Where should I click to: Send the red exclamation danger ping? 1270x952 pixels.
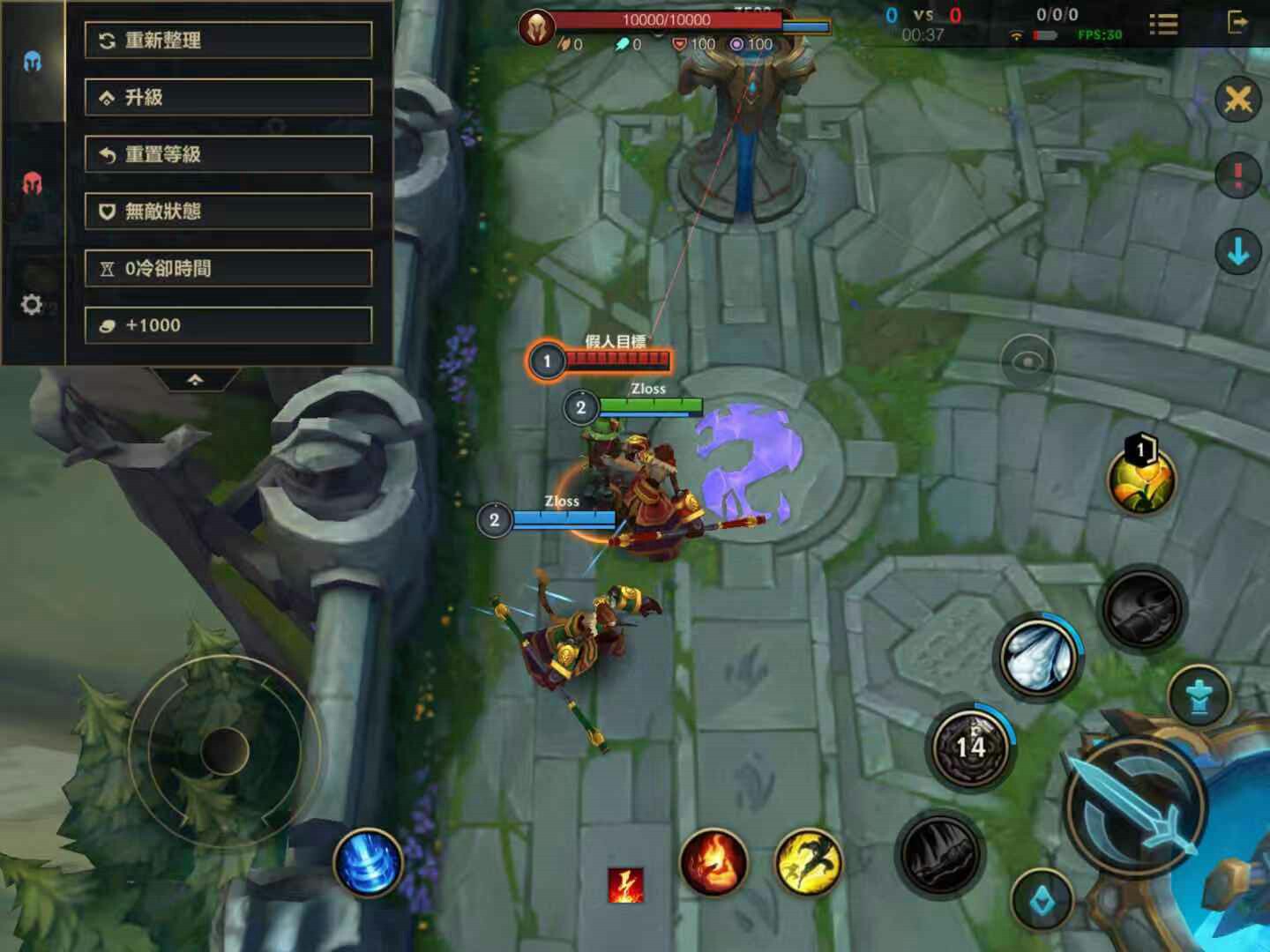(1237, 175)
